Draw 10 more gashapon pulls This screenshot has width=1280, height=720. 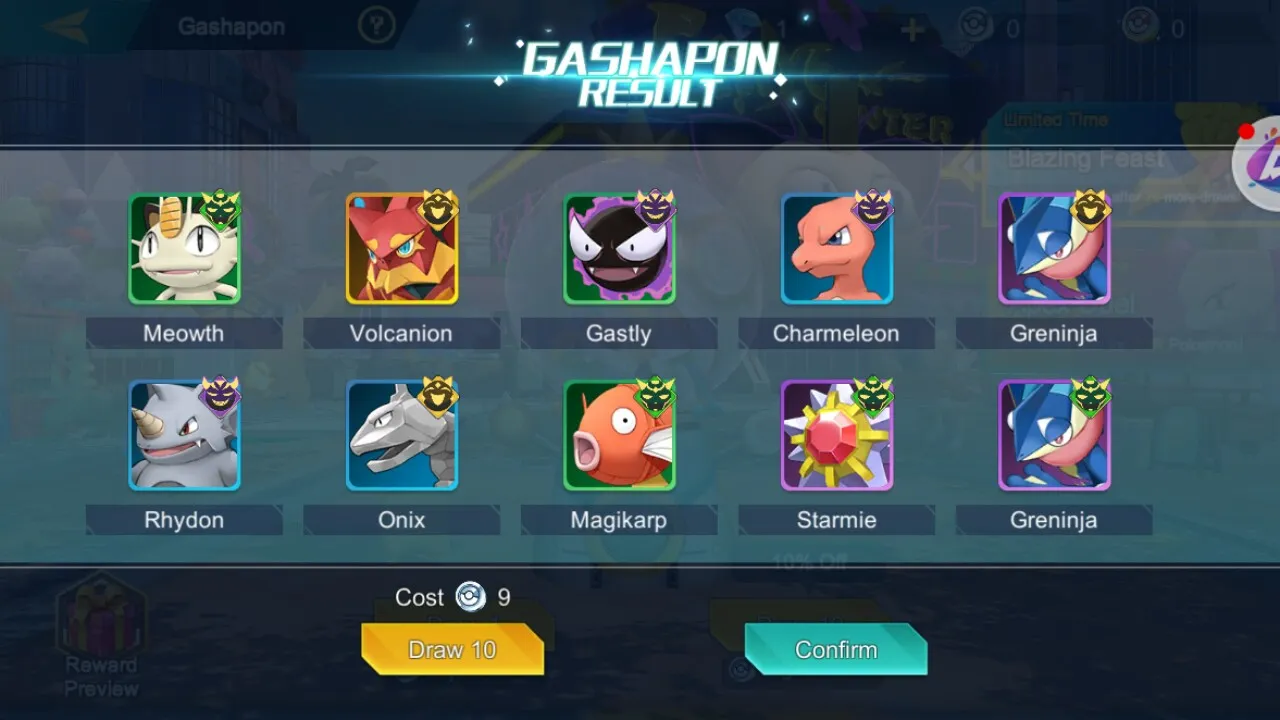tap(452, 650)
